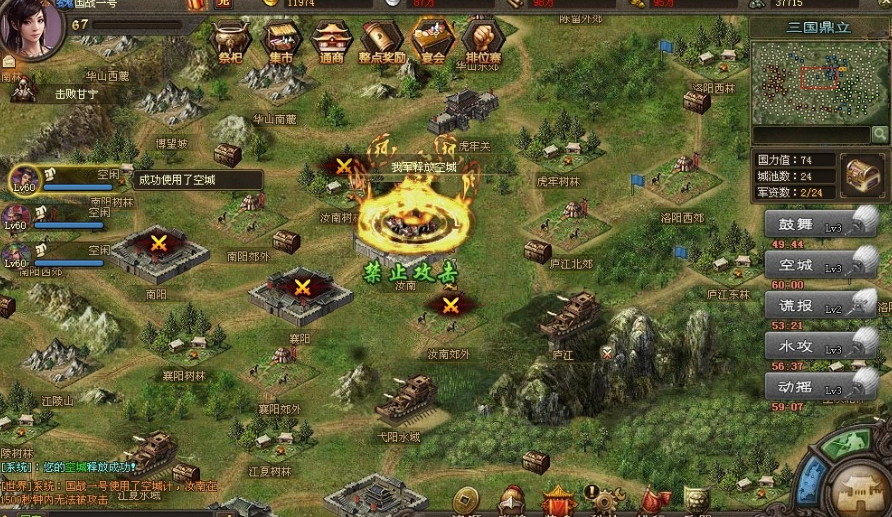Open the gold coin icon in bottom bar
The height and width of the screenshot is (517, 892).
(x=465, y=498)
